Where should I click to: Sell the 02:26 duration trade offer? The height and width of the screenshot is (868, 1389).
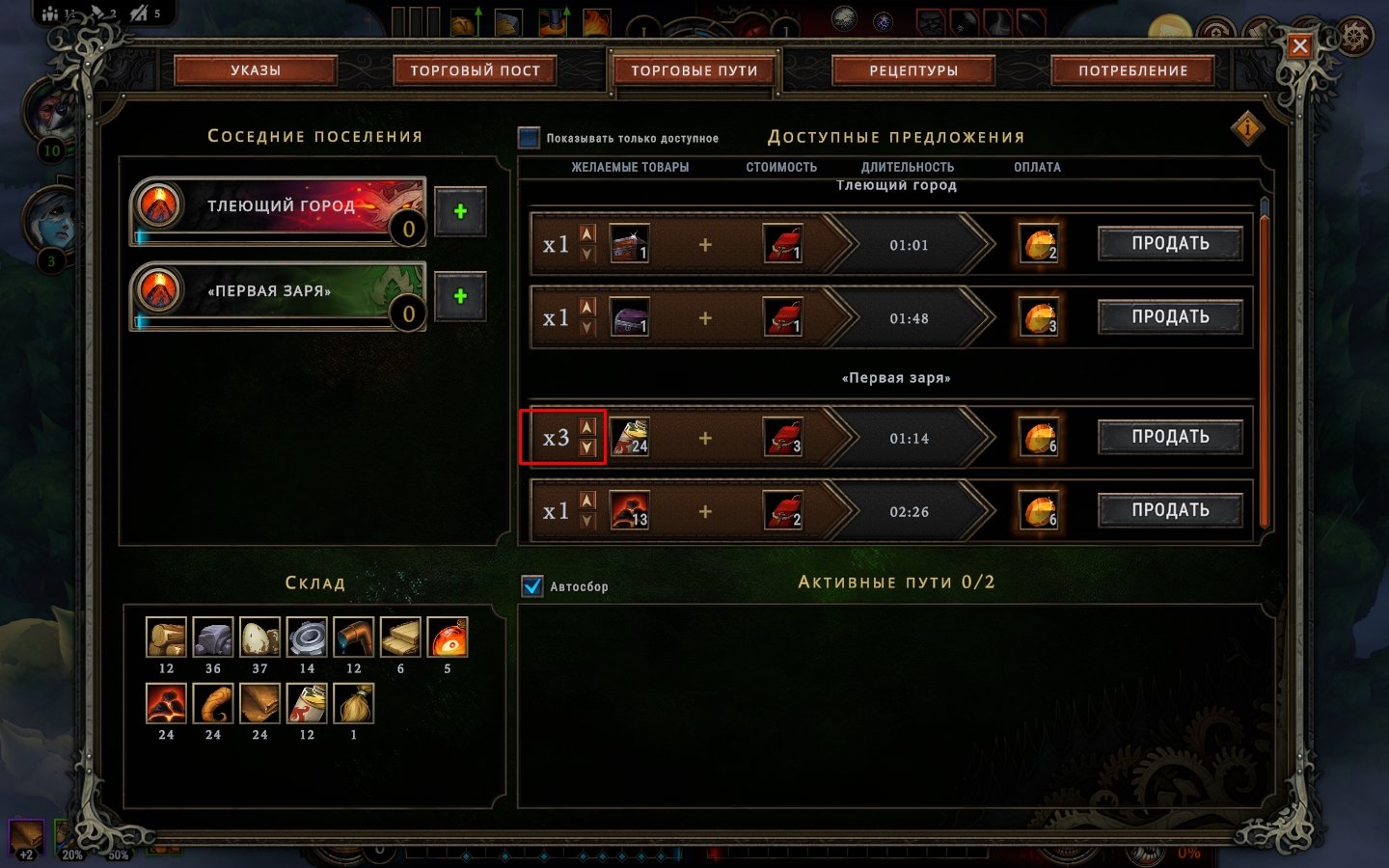(x=1170, y=510)
